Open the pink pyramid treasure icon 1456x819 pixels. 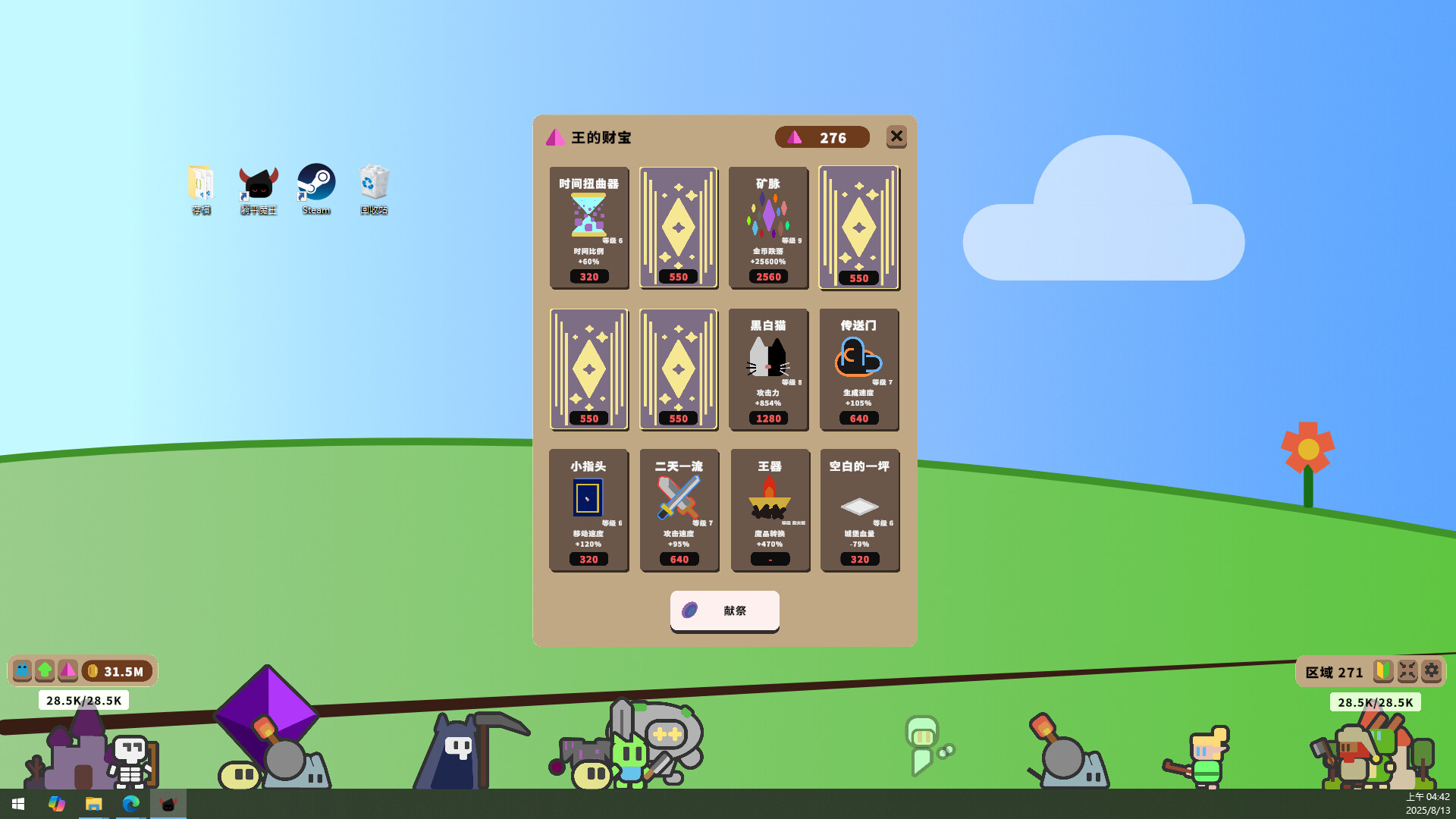click(67, 670)
